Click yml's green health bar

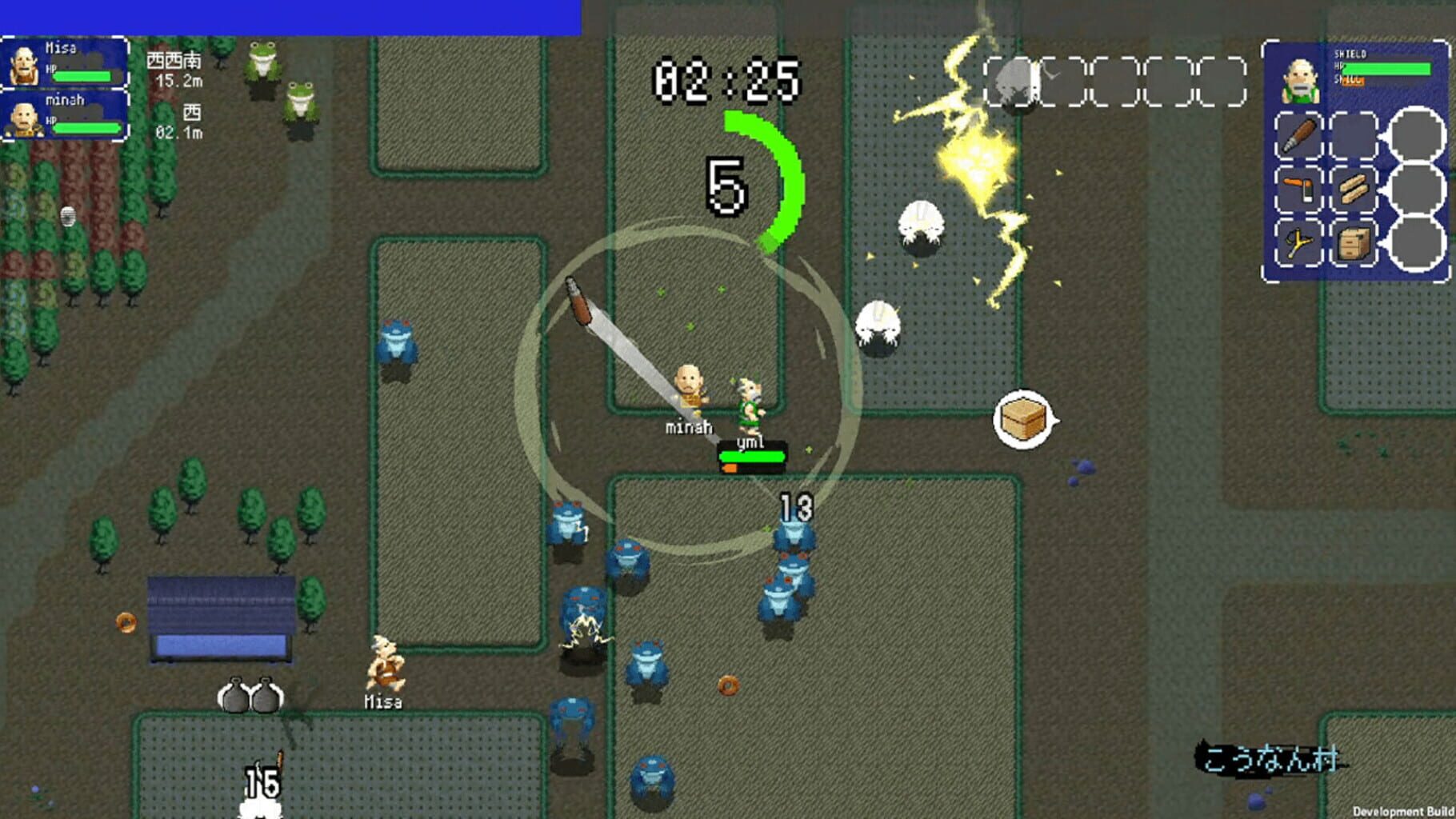pos(753,457)
